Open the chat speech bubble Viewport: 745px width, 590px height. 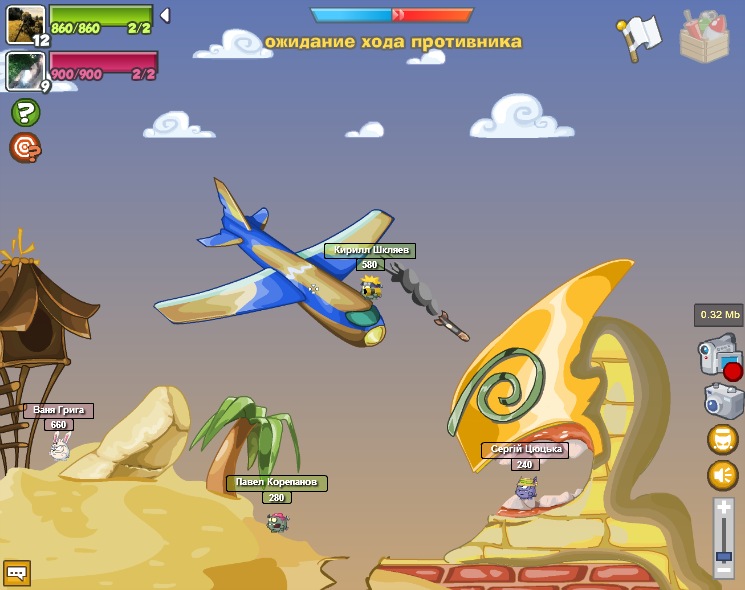coord(17,572)
